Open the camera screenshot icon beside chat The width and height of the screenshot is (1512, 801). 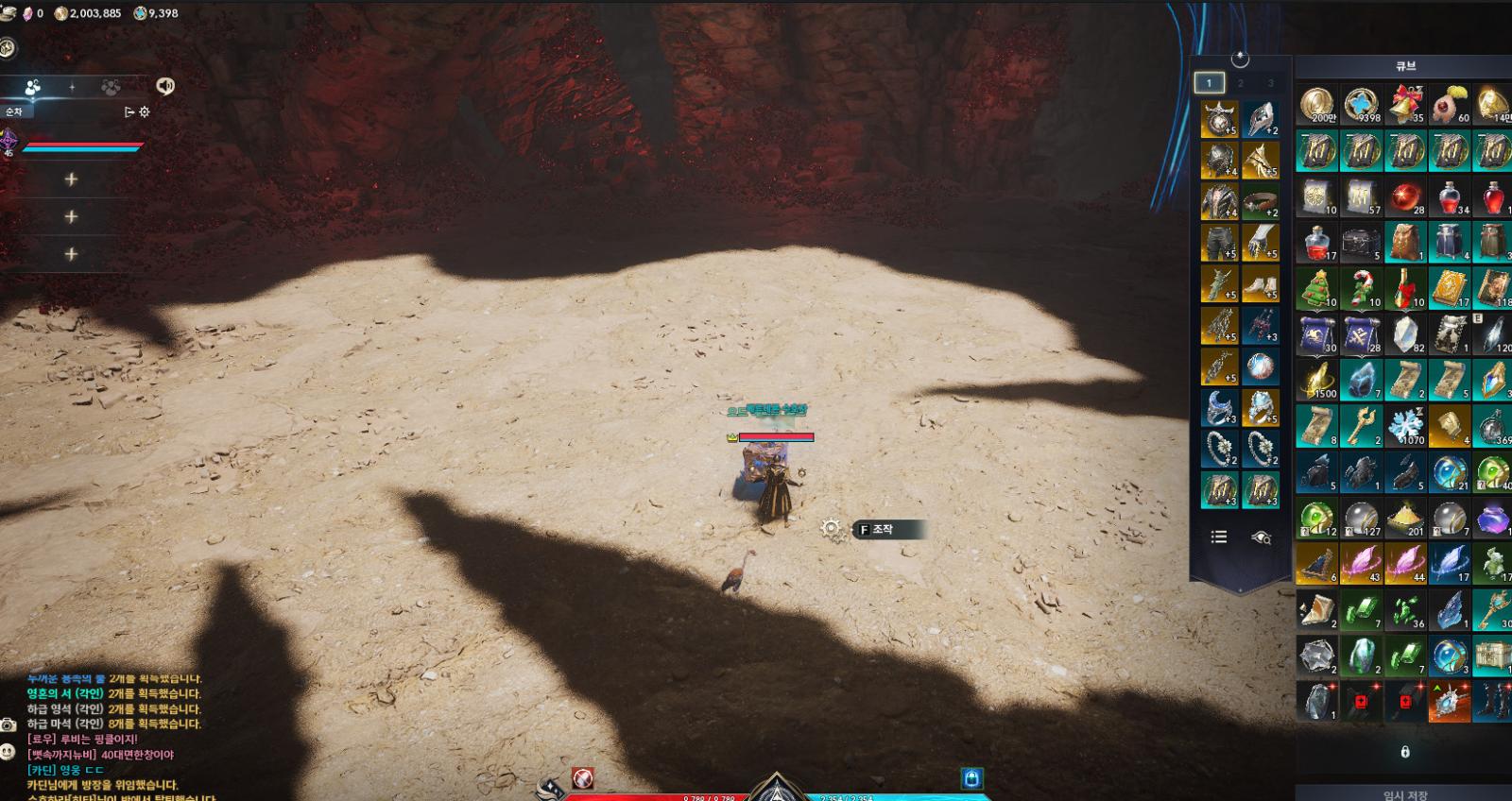tap(9, 724)
